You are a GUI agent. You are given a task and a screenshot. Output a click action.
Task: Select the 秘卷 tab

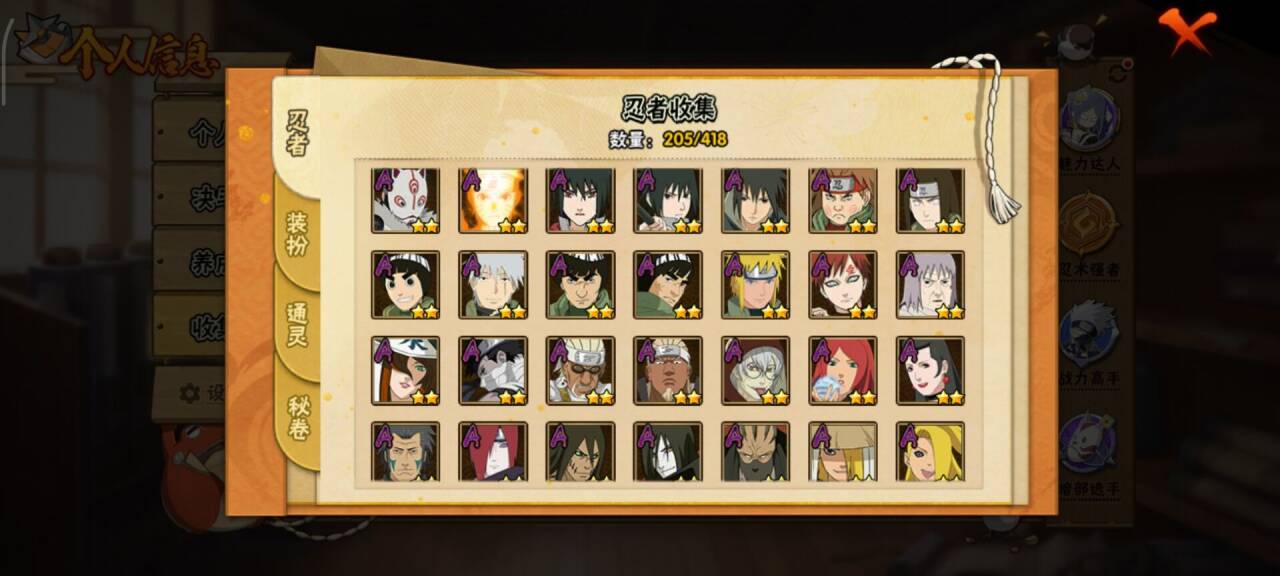298,418
